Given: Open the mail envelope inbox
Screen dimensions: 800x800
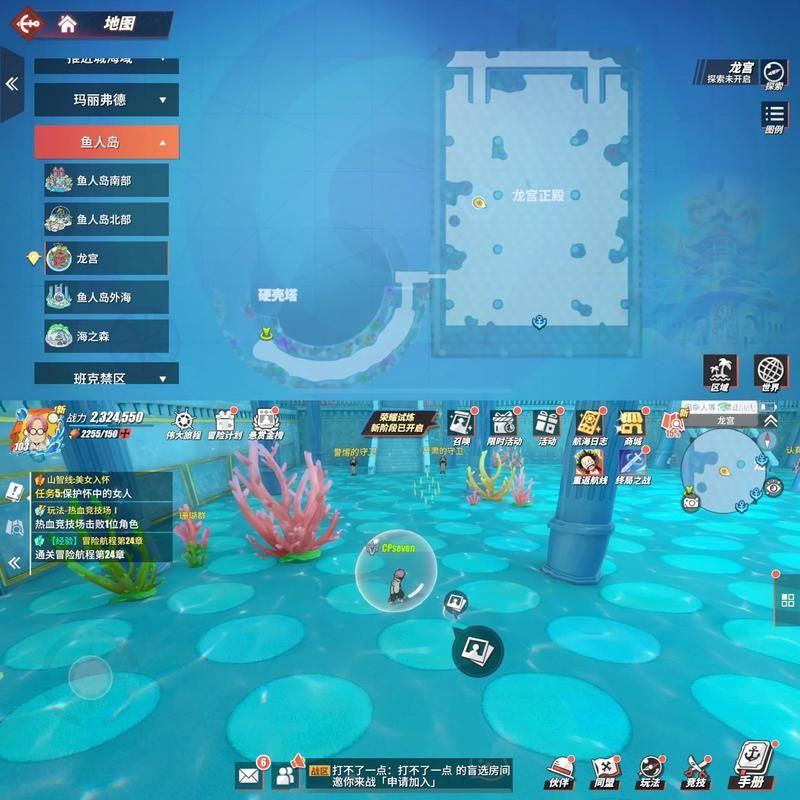Looking at the screenshot, I should (249, 774).
